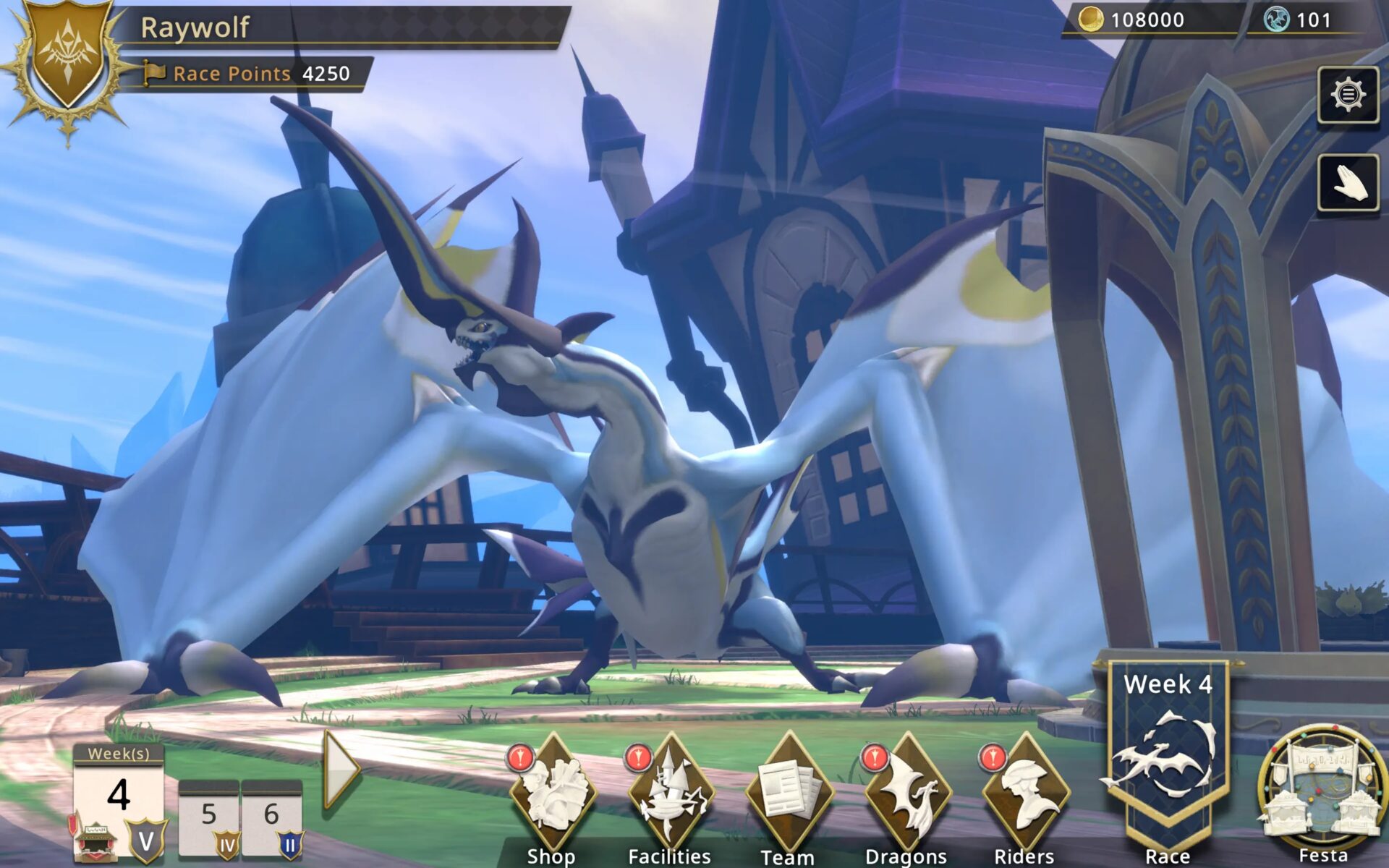
Task: Open the Team information panel
Action: 789,788
